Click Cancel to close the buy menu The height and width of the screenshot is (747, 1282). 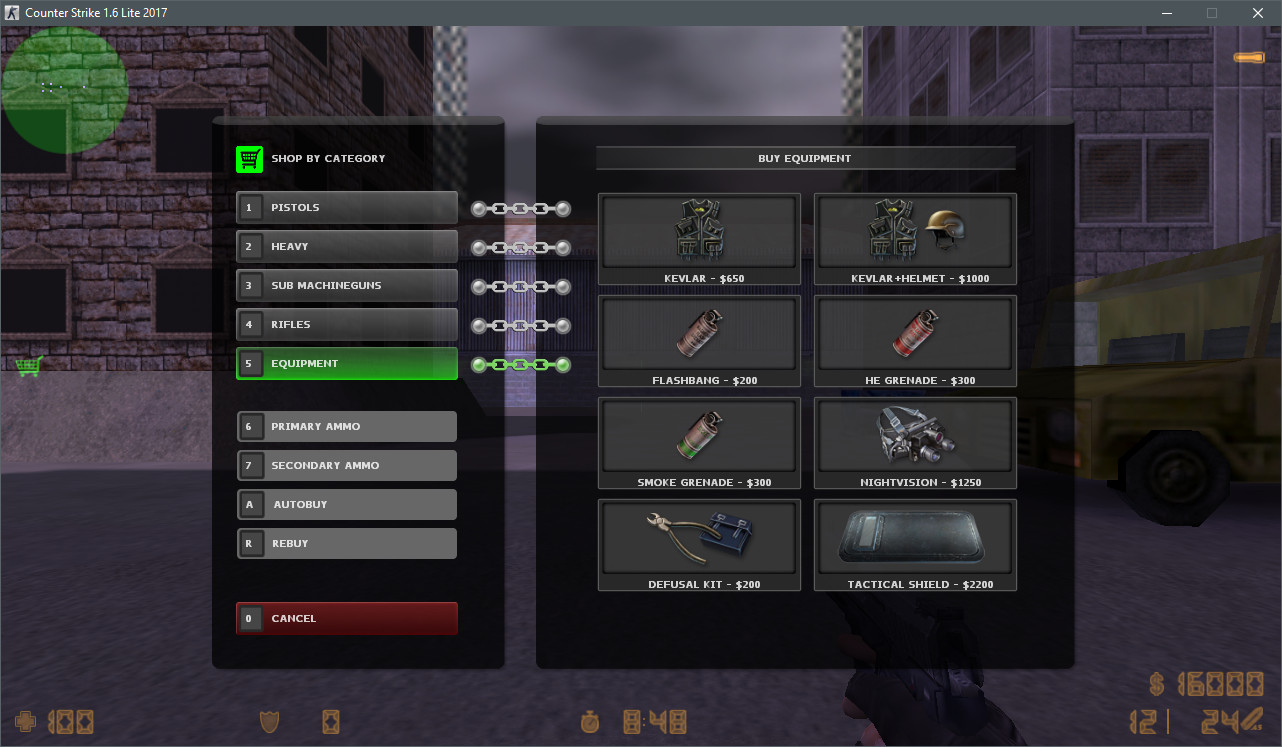tap(346, 618)
